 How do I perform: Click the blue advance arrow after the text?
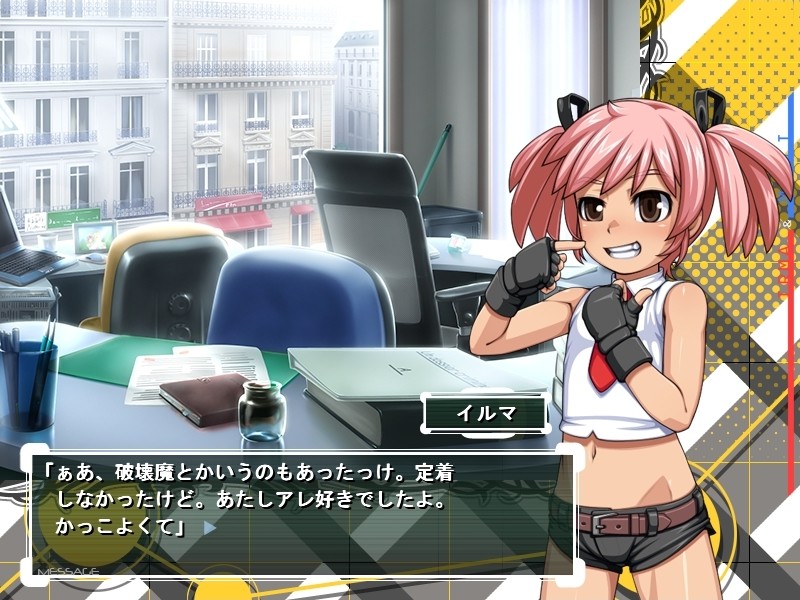coord(209,526)
